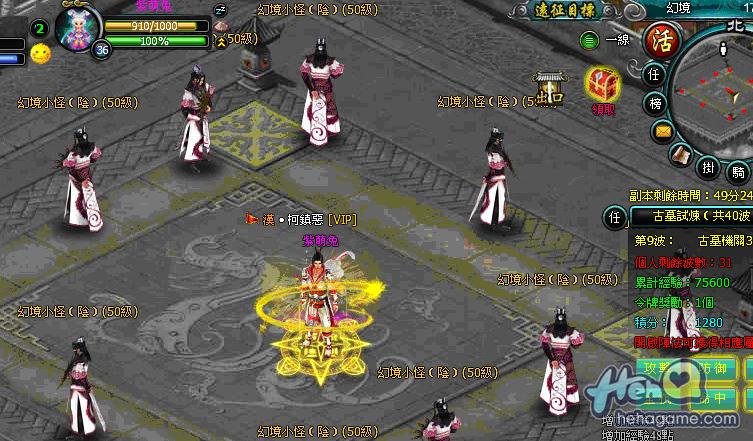Toggle the 任 tab on the trial tracker
The height and width of the screenshot is (441, 753).
pyautogui.click(x=616, y=217)
